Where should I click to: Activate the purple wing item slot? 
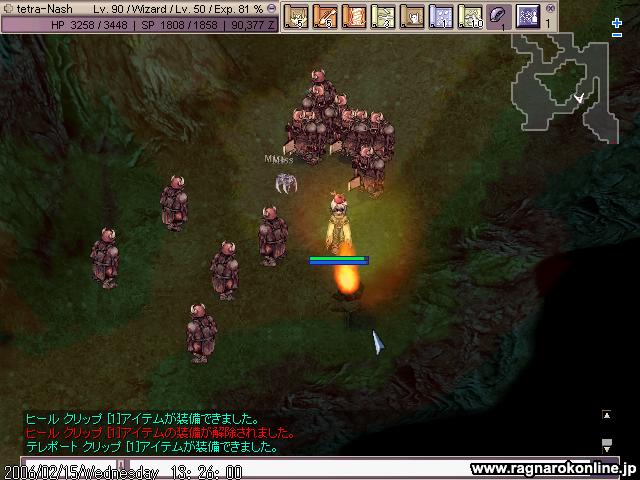(499, 16)
